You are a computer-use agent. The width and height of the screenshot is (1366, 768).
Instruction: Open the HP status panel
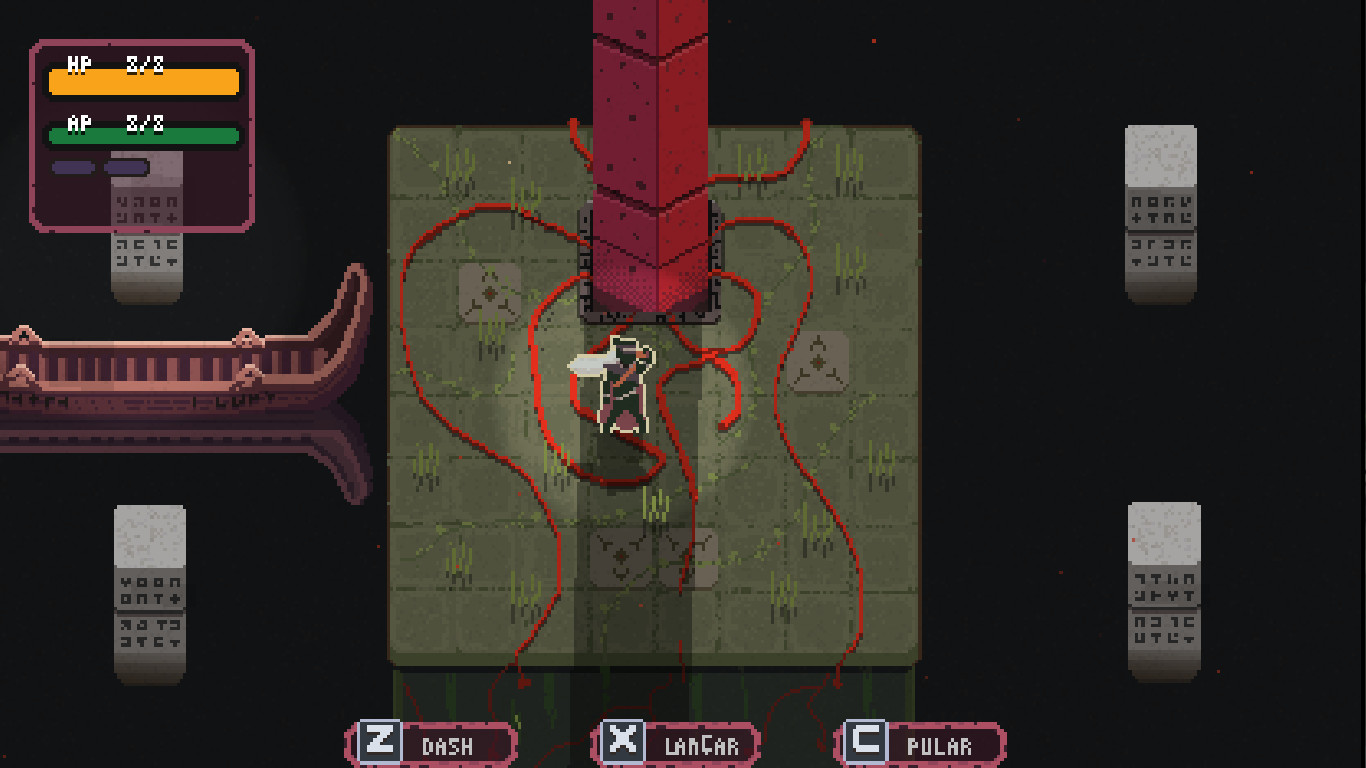click(142, 80)
